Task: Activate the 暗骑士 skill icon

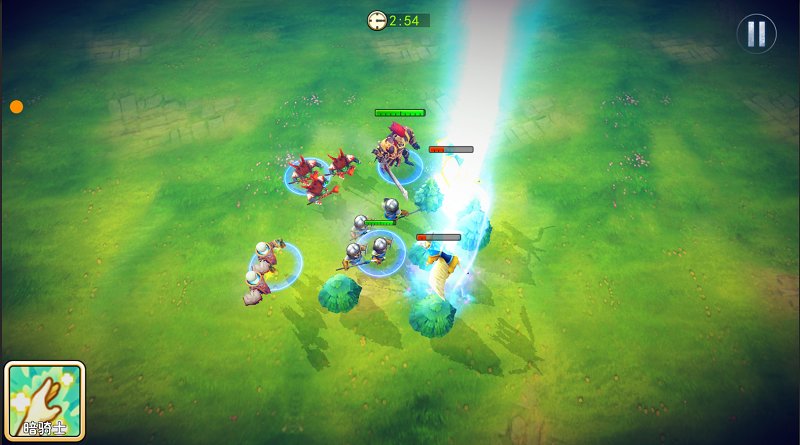Action: click(x=44, y=400)
